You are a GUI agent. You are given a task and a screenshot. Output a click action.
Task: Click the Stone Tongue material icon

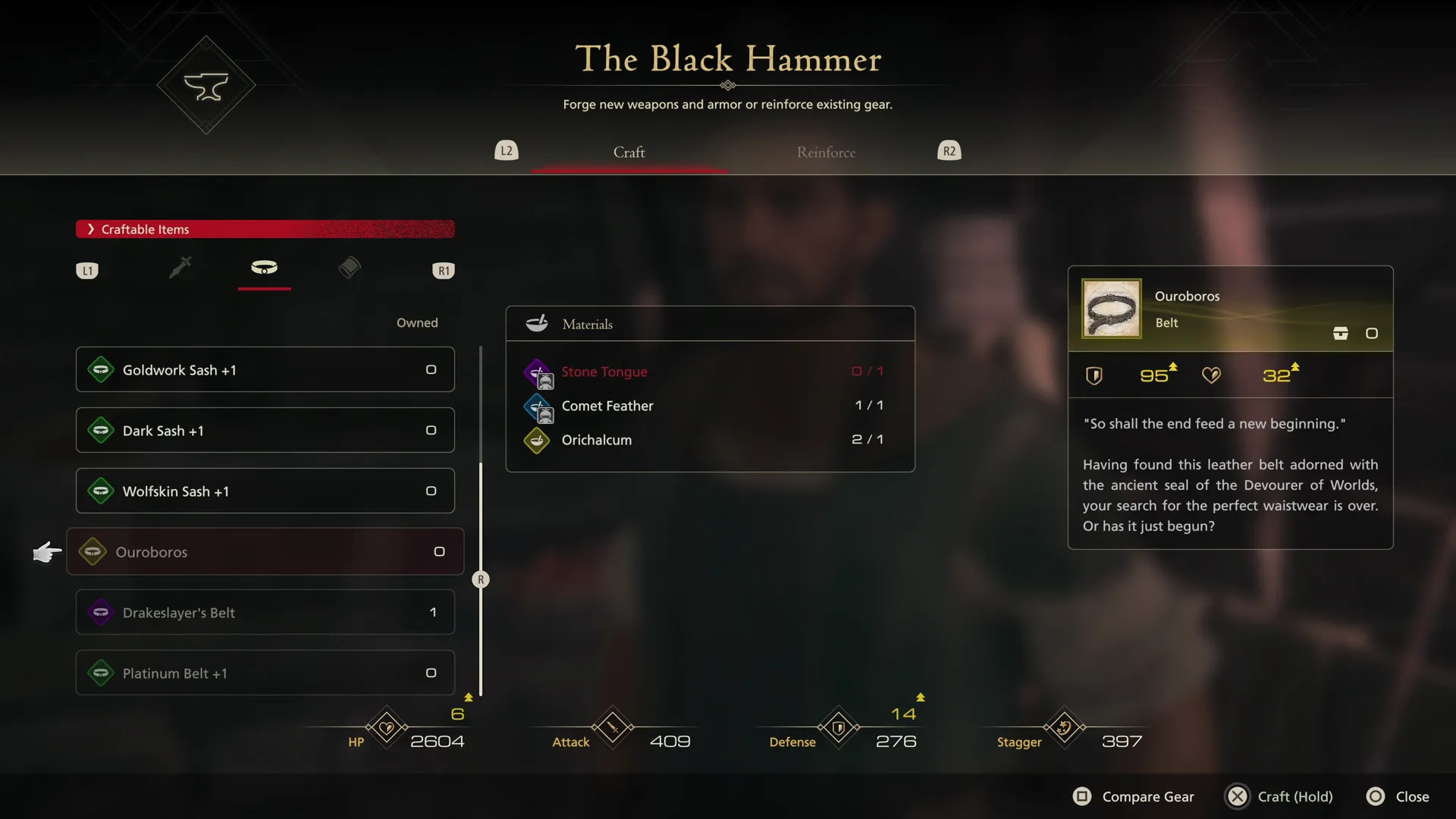coord(538,372)
